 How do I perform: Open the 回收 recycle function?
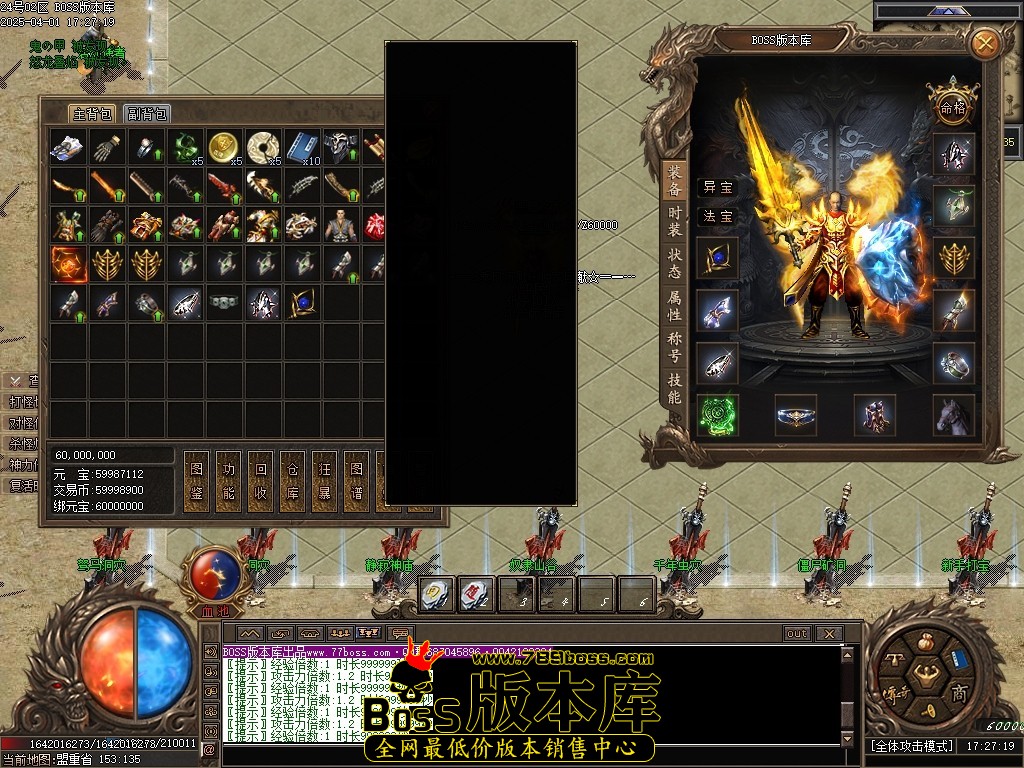pyautogui.click(x=260, y=480)
